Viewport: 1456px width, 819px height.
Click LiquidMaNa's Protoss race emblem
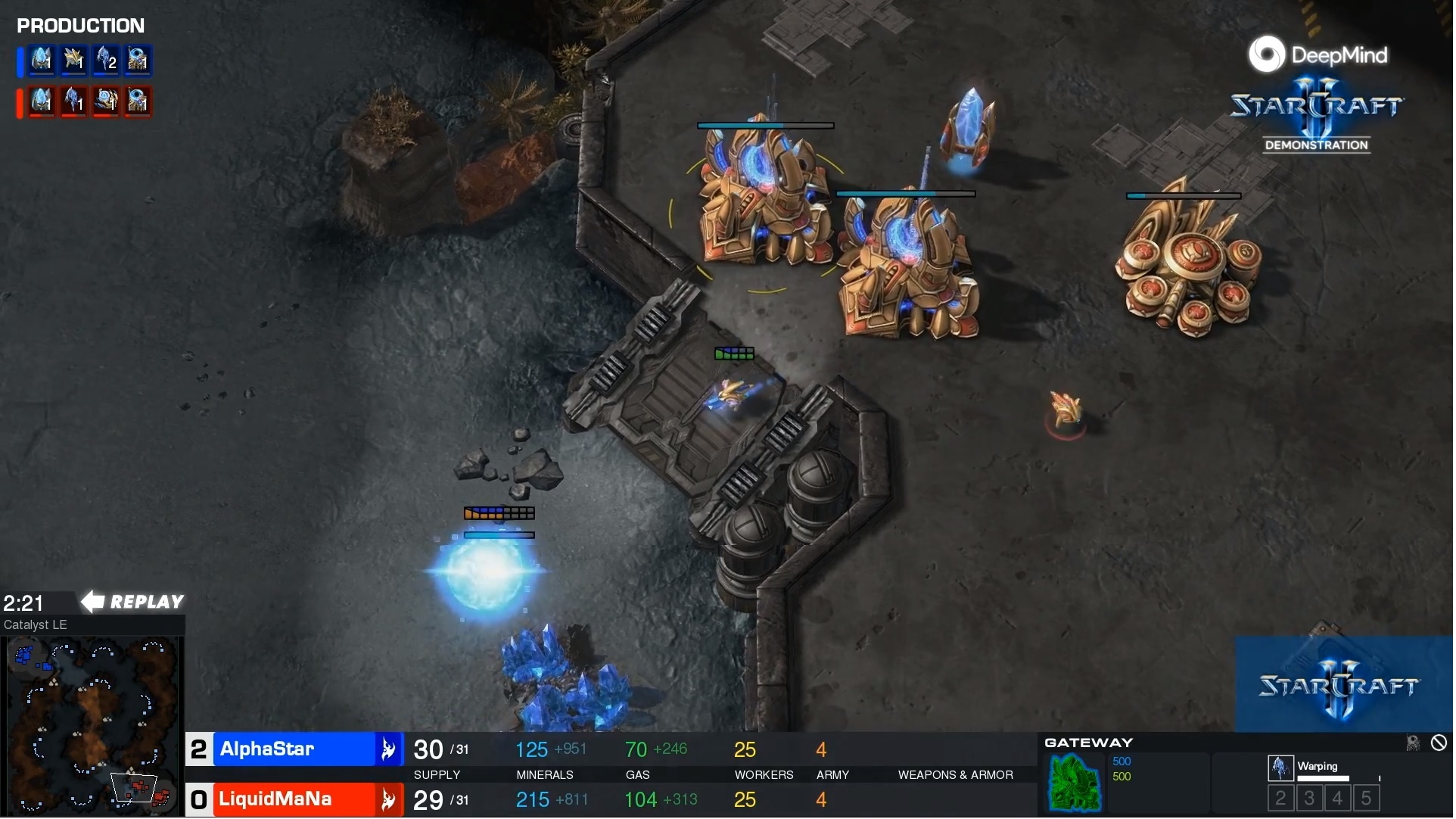389,799
